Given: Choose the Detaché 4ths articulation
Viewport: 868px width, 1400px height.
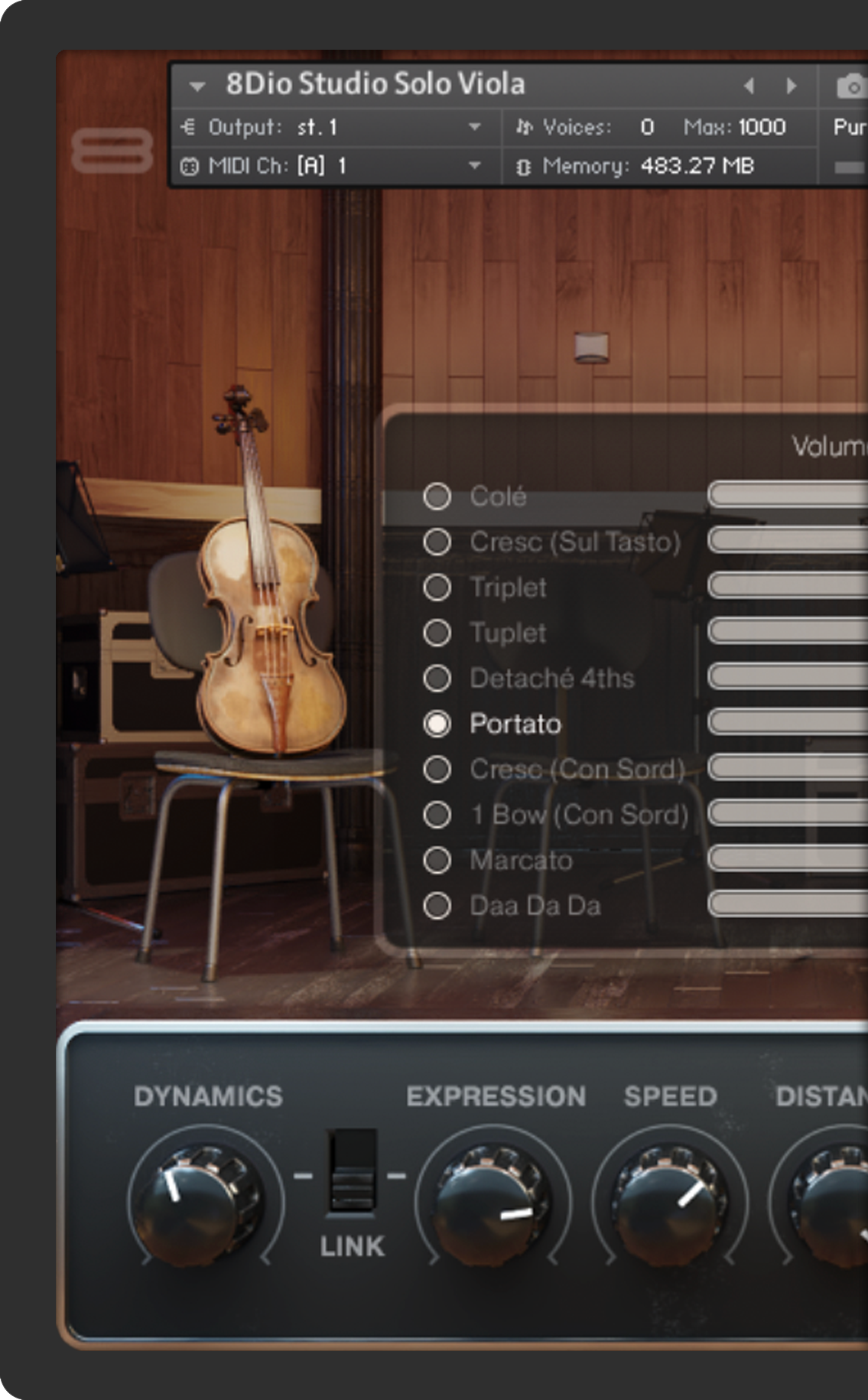Looking at the screenshot, I should pos(437,678).
